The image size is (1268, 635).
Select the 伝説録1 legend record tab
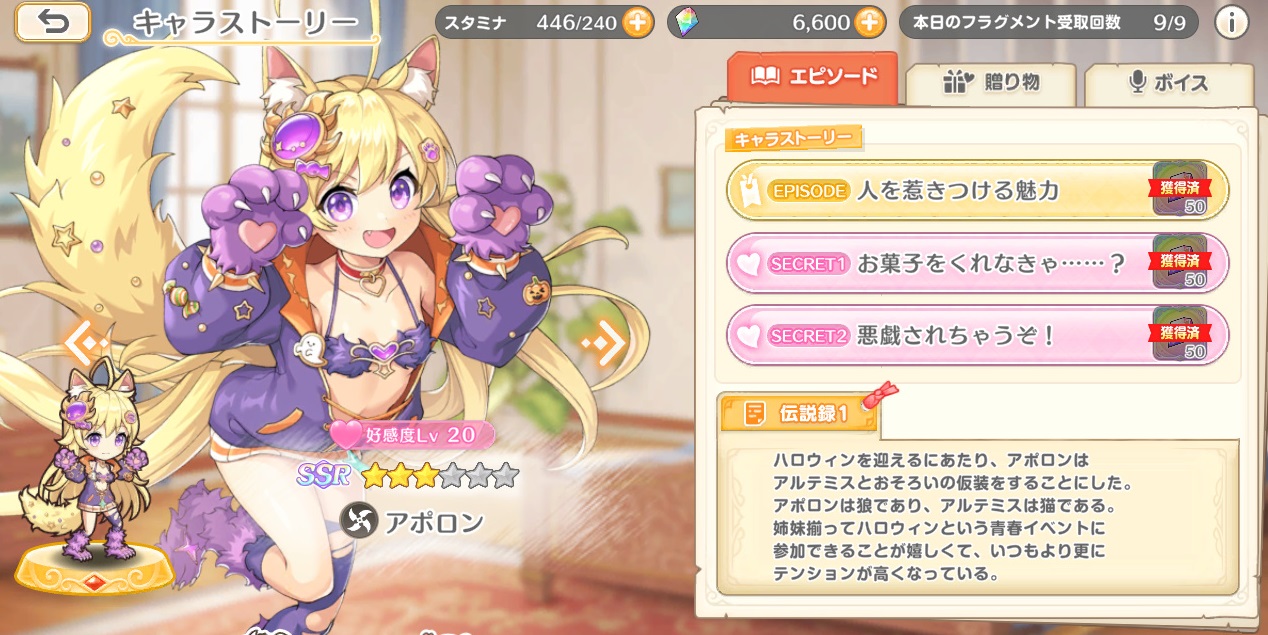(x=798, y=412)
